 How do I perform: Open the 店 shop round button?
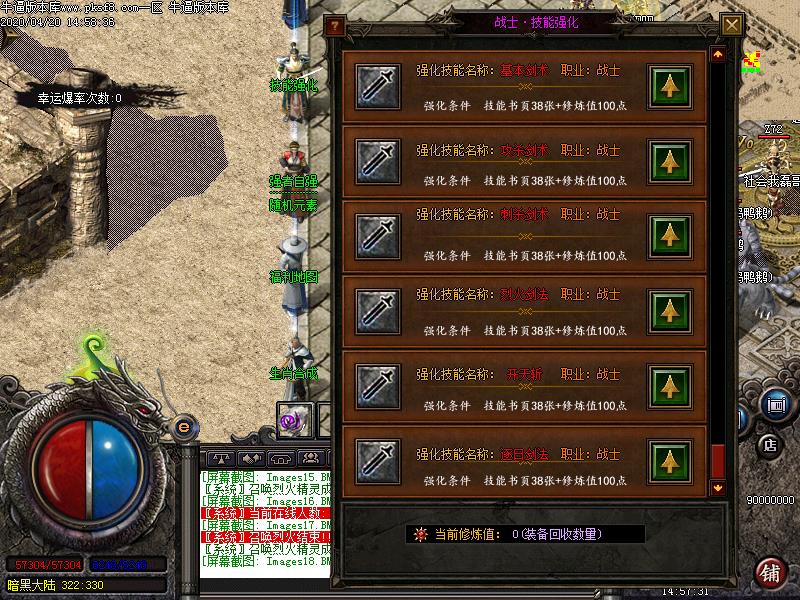769,444
